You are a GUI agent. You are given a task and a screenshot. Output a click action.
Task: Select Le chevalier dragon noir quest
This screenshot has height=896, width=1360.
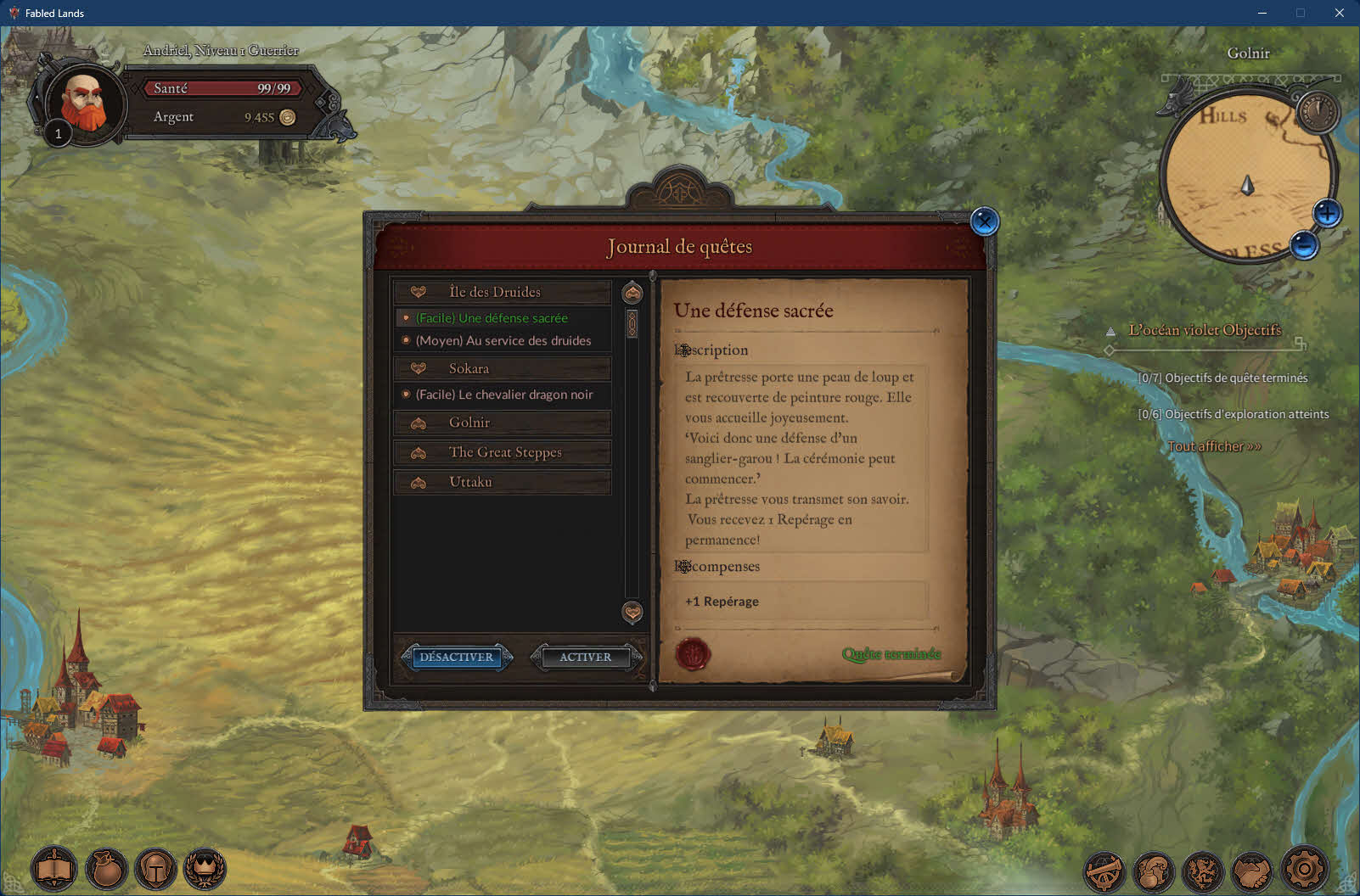tap(503, 395)
